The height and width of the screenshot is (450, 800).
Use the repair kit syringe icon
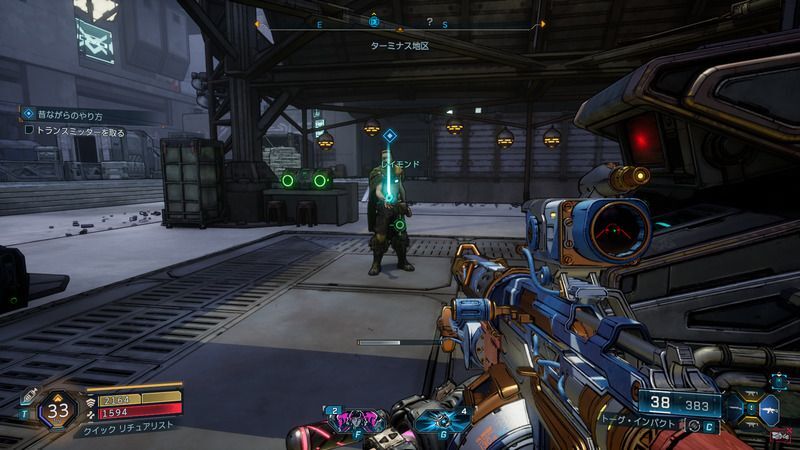[x=31, y=395]
